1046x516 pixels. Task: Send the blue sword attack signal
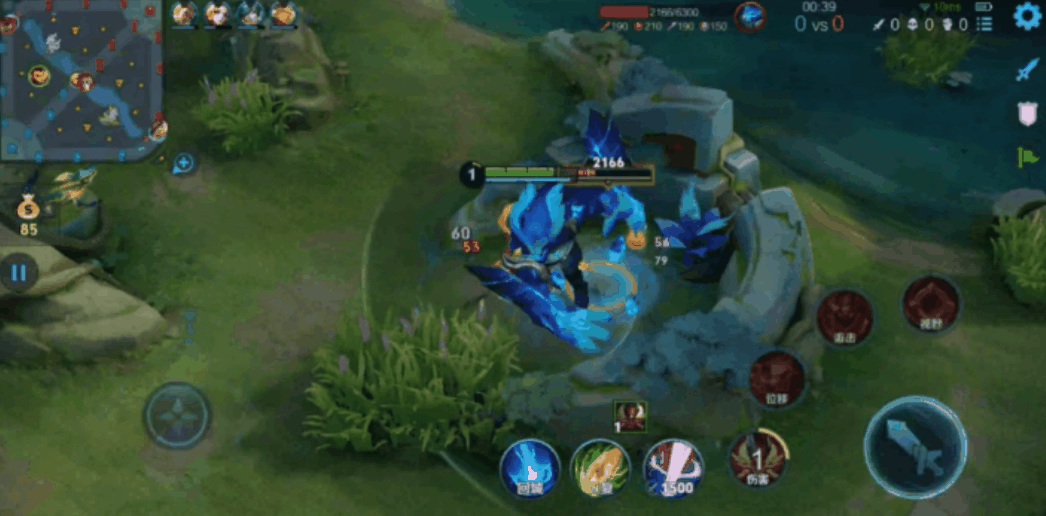pyautogui.click(x=1028, y=69)
